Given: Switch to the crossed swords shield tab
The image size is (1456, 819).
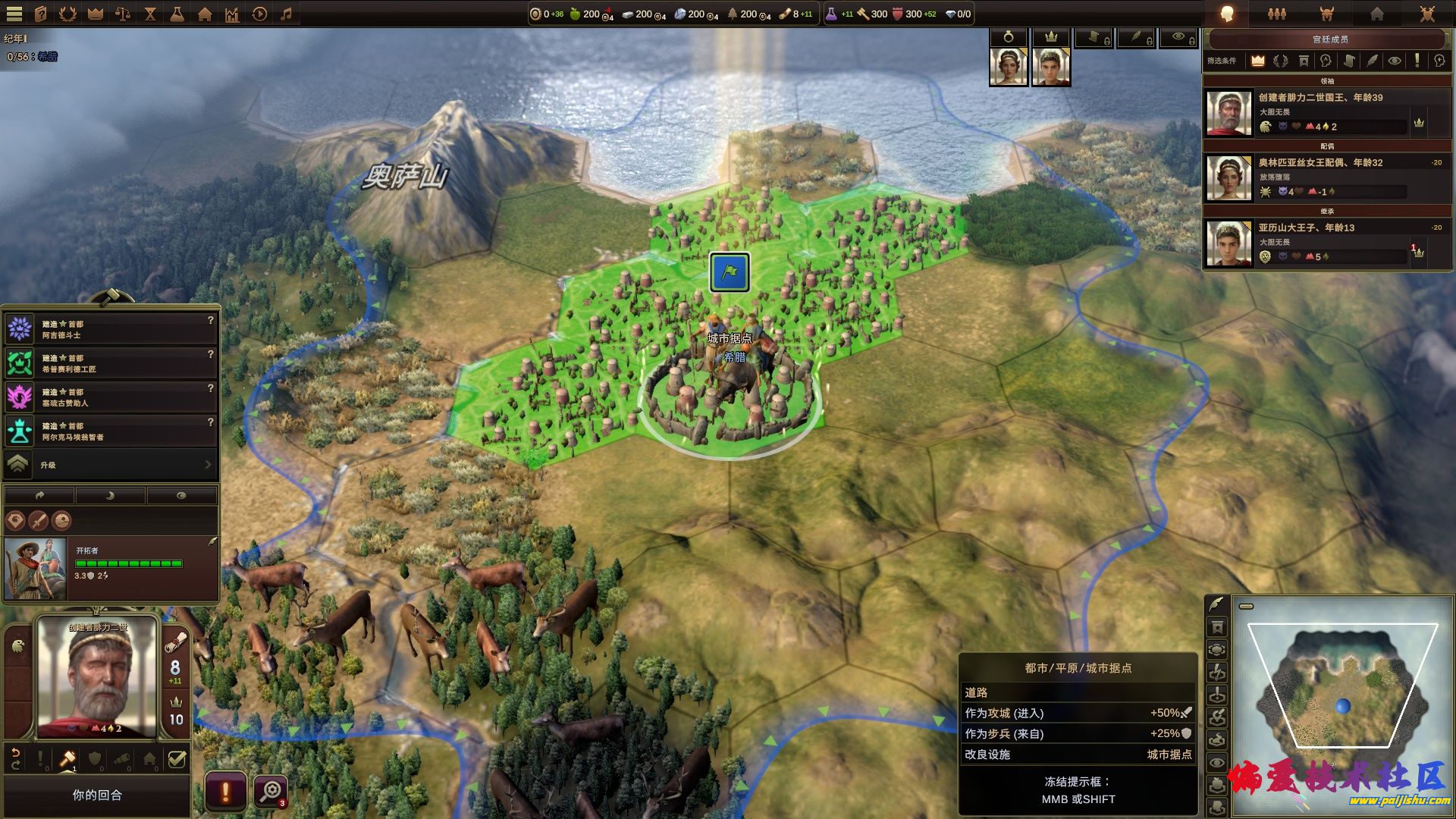Looking at the screenshot, I should coord(1427,14).
